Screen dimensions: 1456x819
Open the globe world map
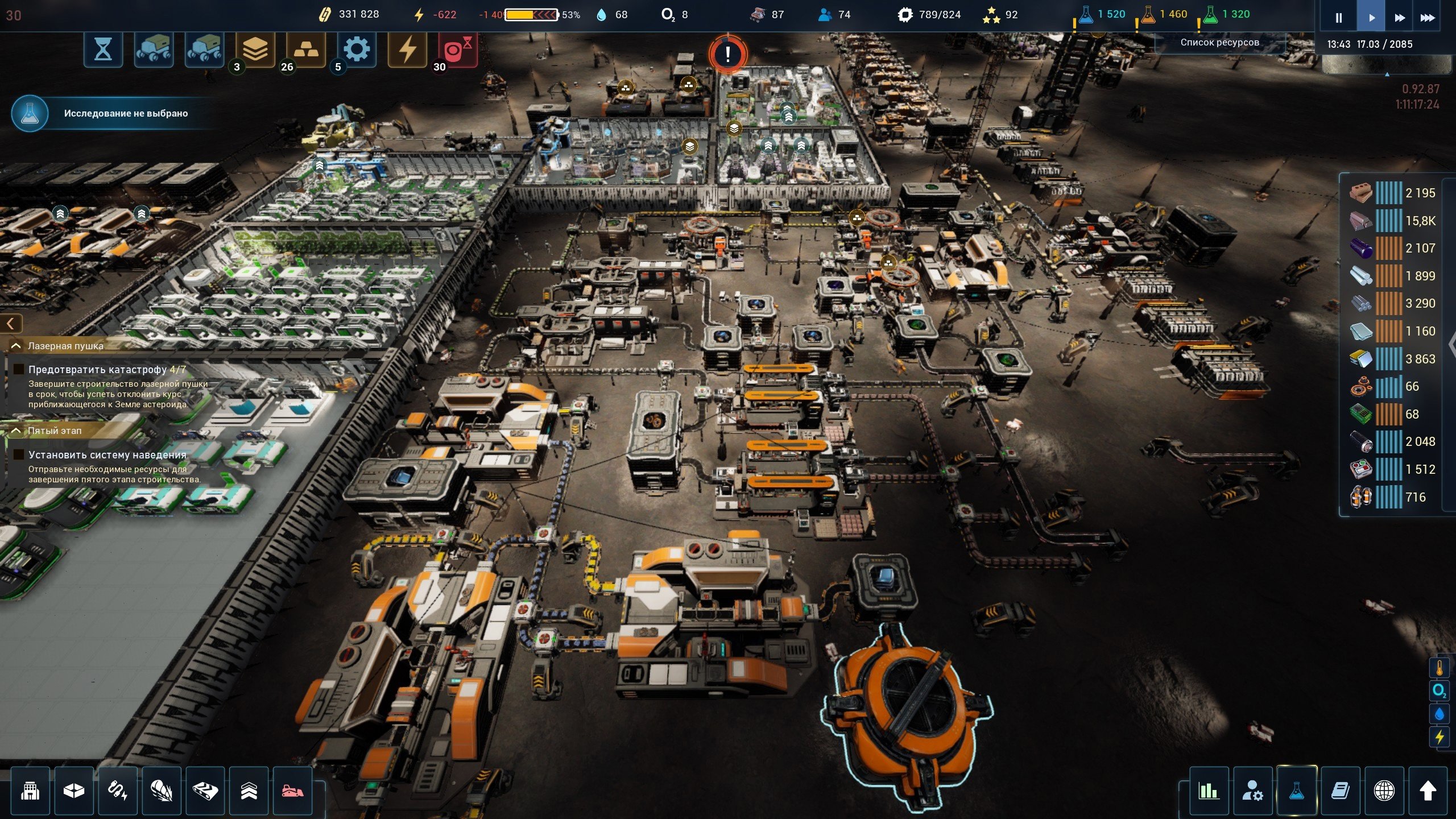click(x=1384, y=791)
